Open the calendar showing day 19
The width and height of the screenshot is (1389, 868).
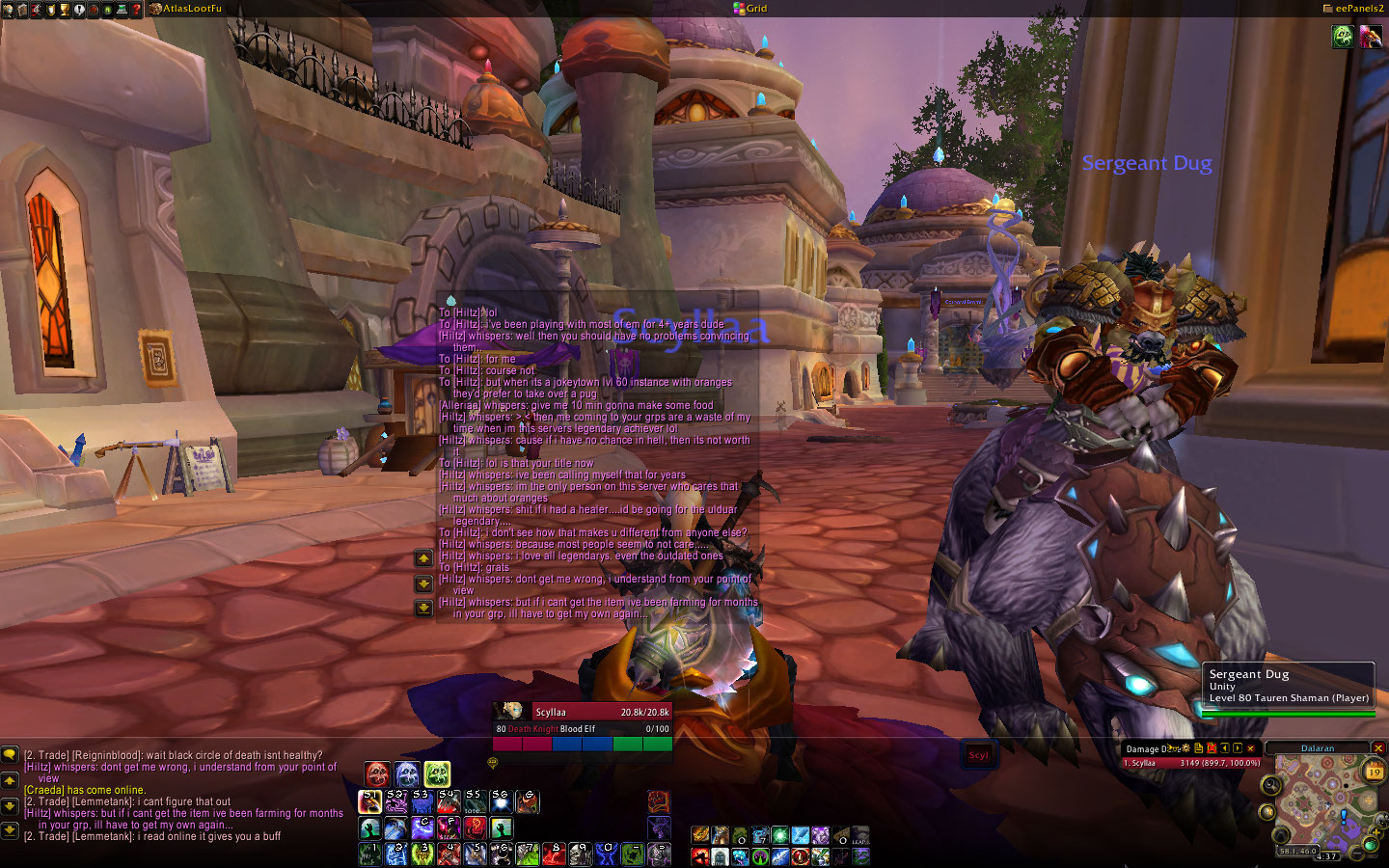pyautogui.click(x=1374, y=771)
